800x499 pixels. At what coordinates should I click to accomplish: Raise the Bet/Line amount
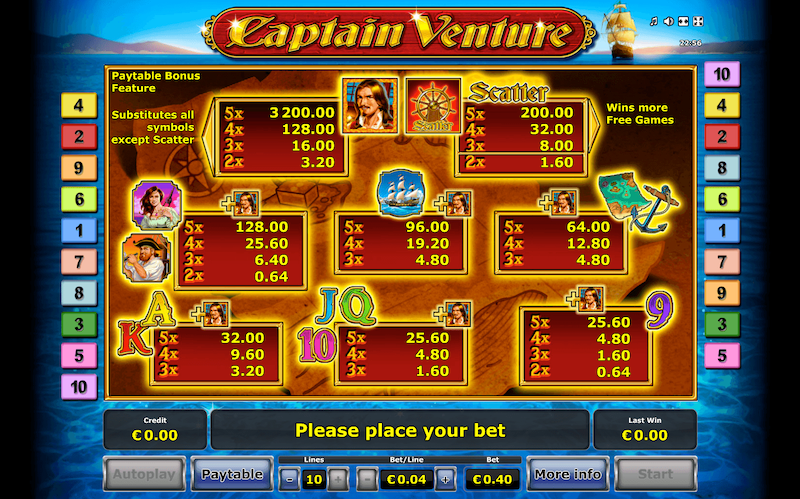coord(445,478)
